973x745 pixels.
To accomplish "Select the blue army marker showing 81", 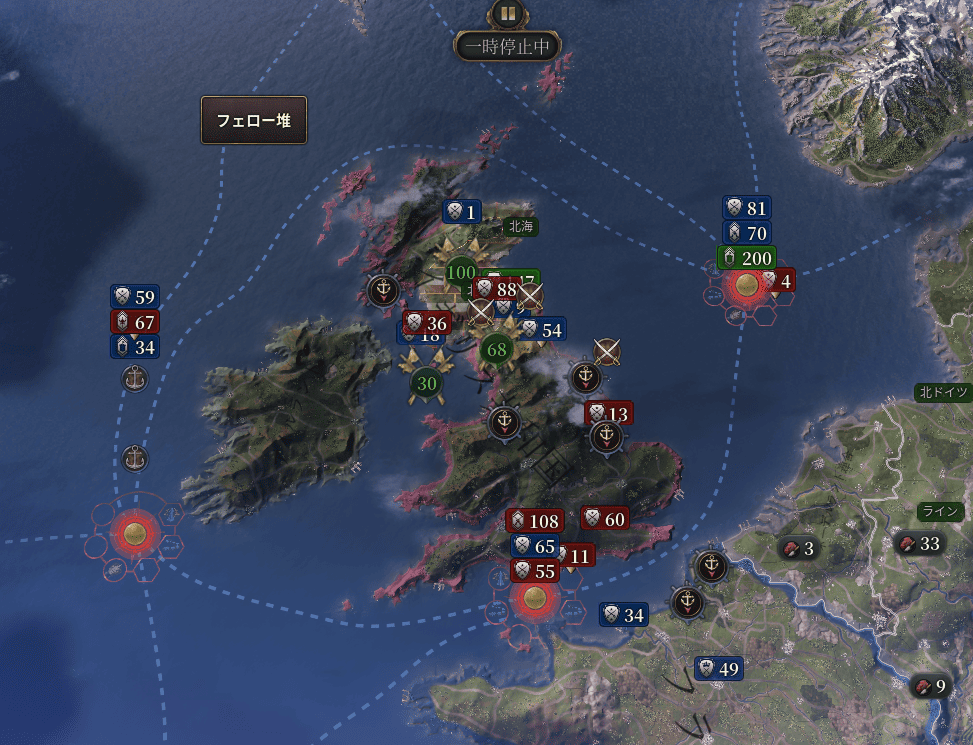I will pyautogui.click(x=747, y=208).
